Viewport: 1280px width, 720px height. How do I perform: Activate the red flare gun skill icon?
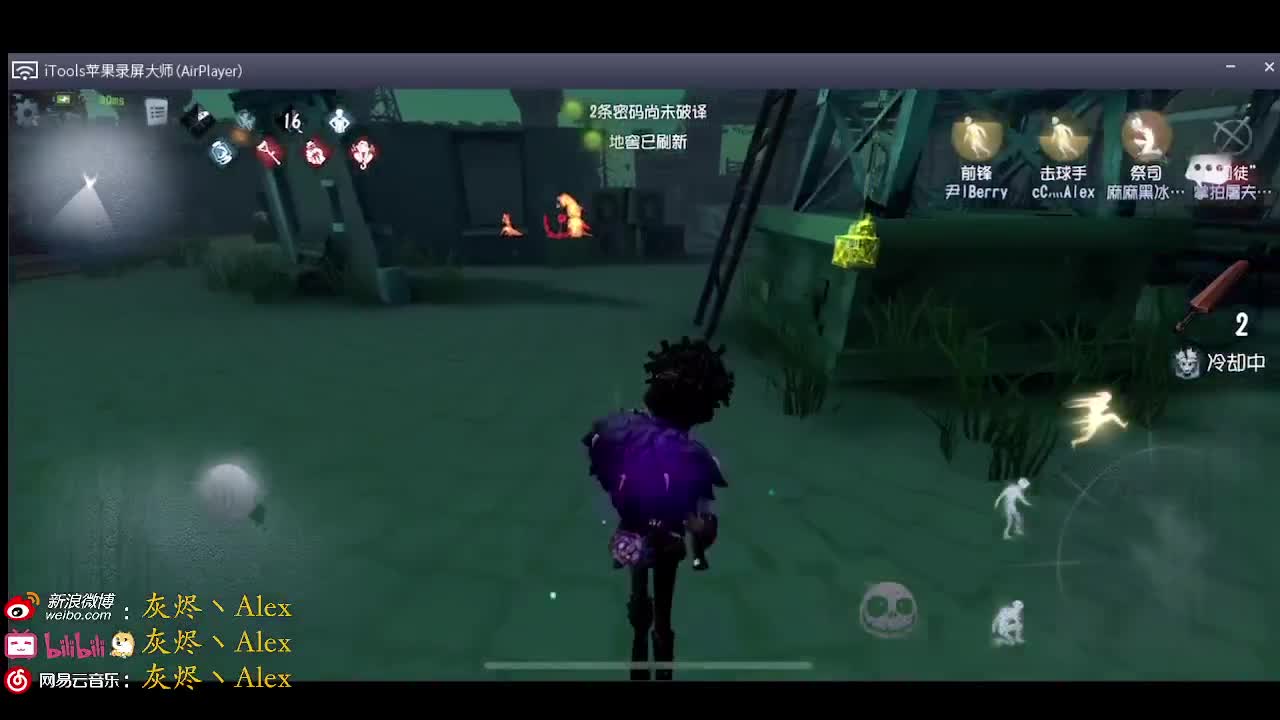click(x=270, y=151)
